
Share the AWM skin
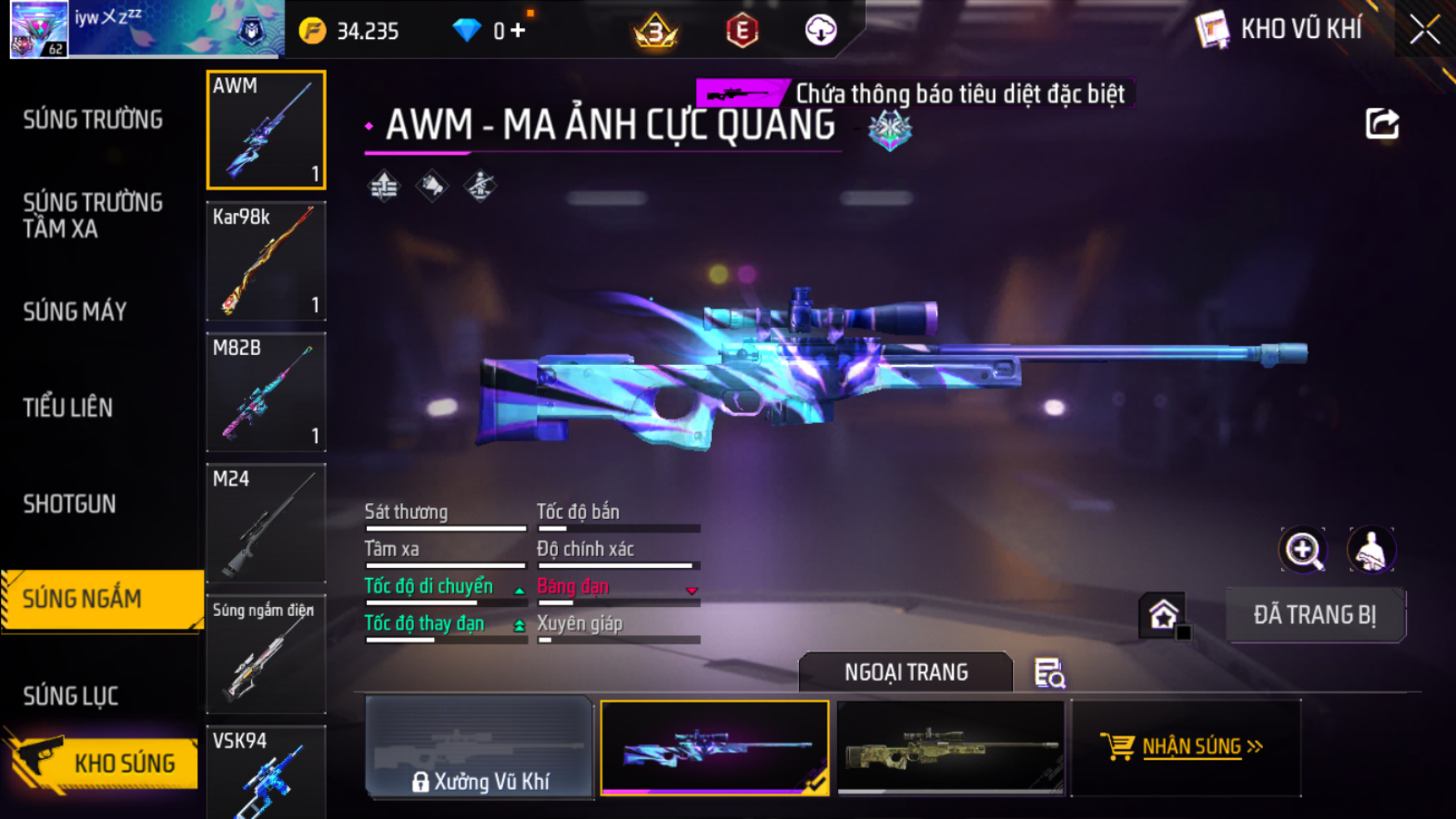click(1382, 124)
